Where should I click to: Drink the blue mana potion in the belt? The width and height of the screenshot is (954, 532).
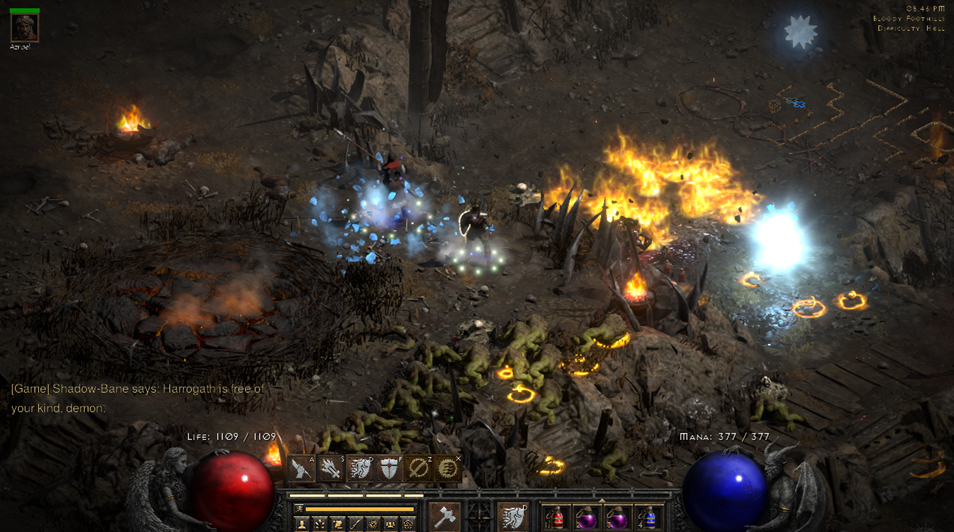point(647,518)
